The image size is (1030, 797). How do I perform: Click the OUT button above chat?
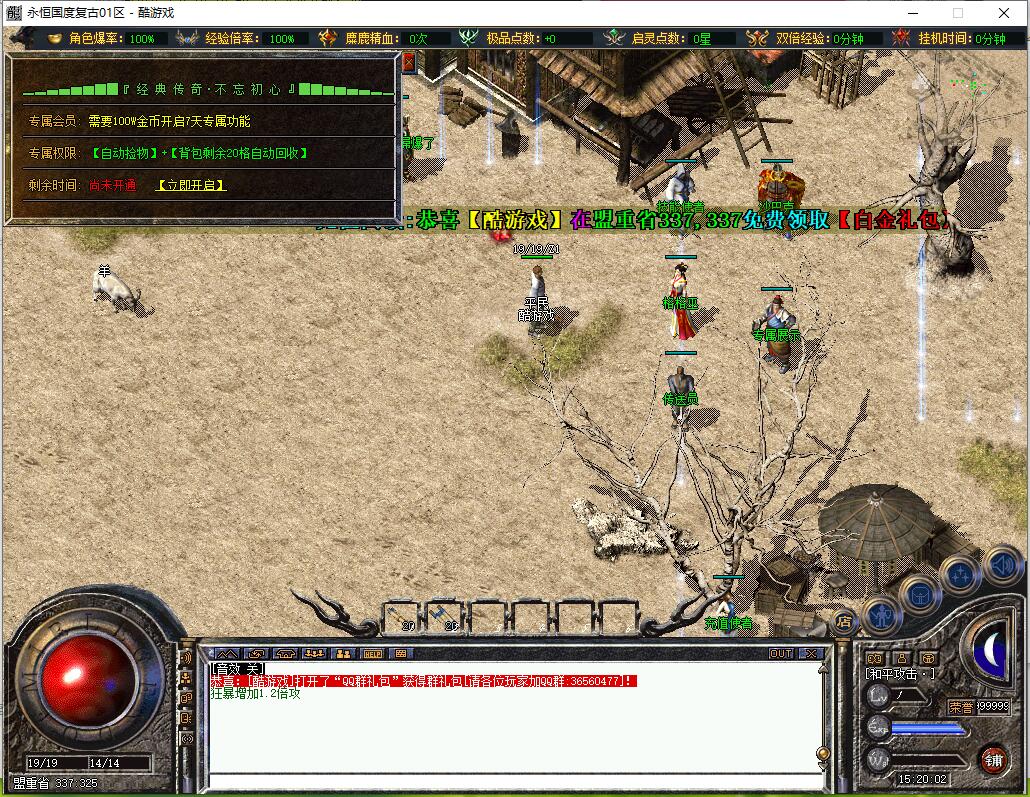pyautogui.click(x=781, y=653)
